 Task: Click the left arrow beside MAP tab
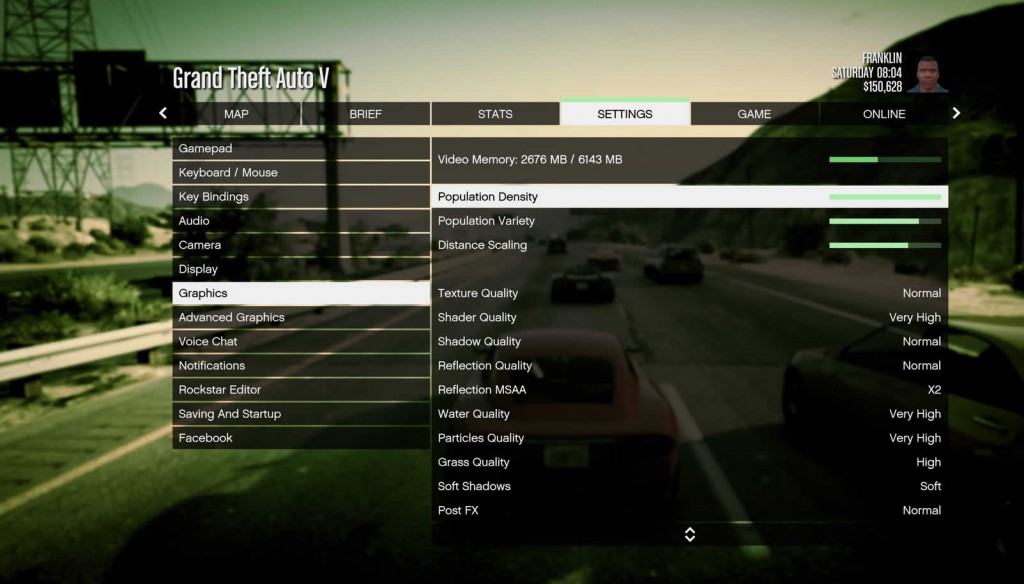click(x=163, y=113)
